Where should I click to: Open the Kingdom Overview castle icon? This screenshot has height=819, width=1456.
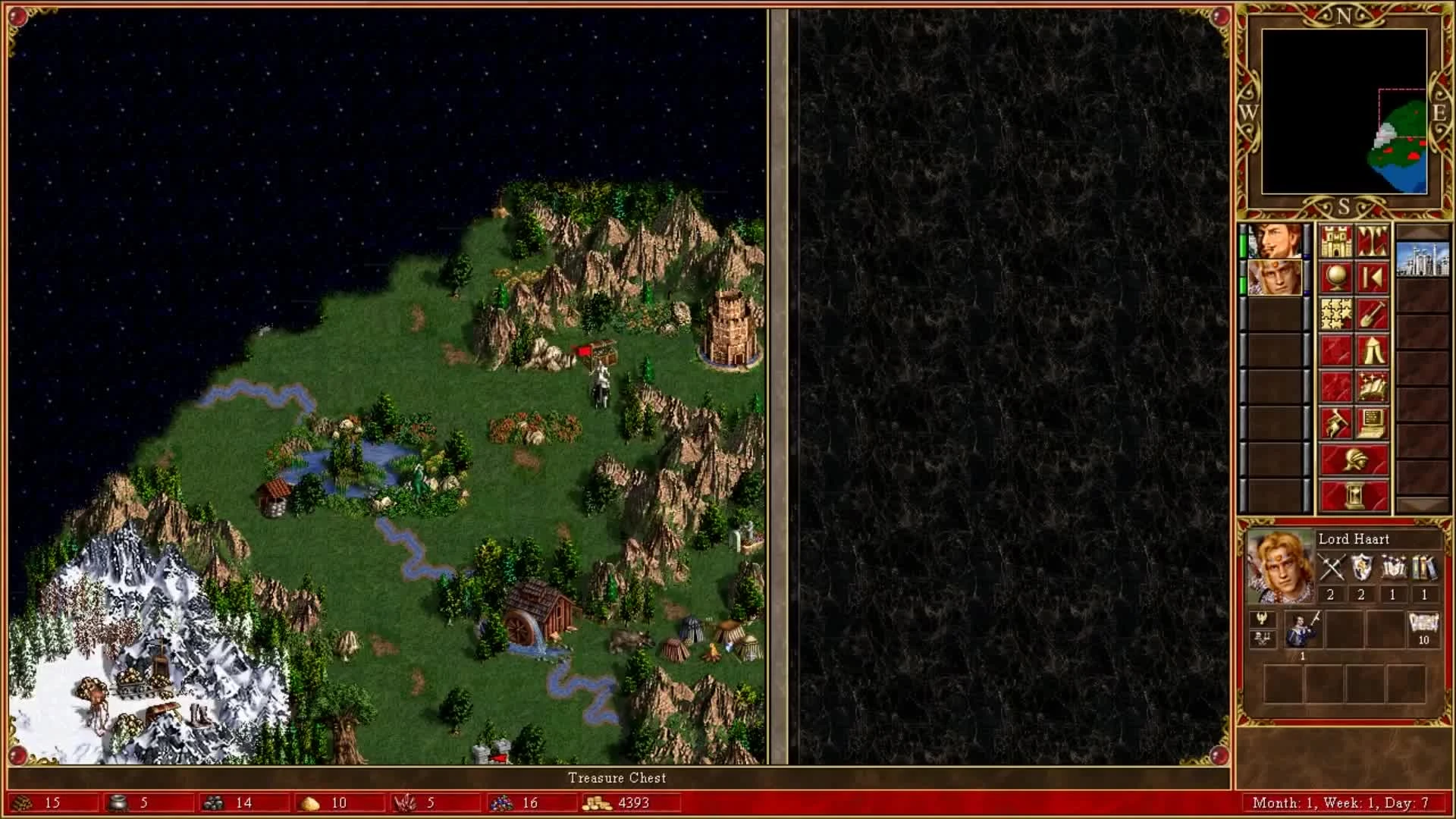click(x=1336, y=240)
